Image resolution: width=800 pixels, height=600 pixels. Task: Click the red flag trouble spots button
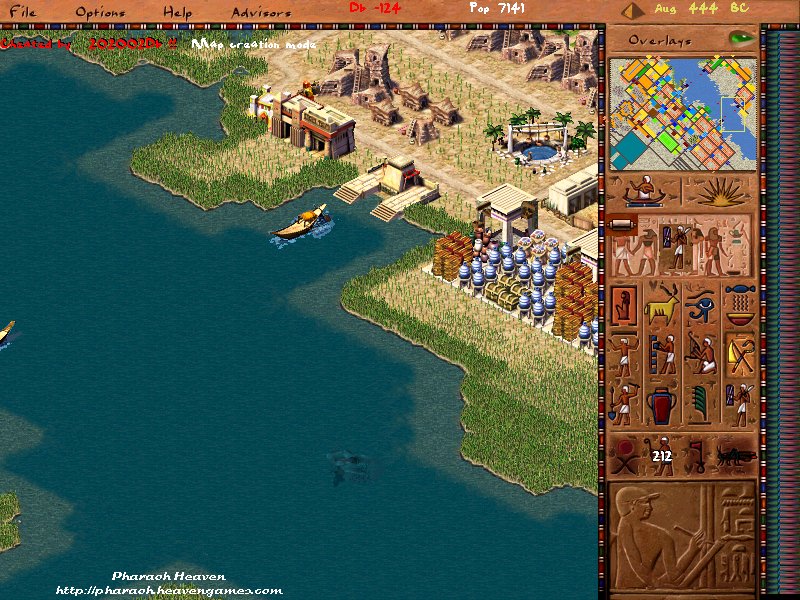pos(697,456)
